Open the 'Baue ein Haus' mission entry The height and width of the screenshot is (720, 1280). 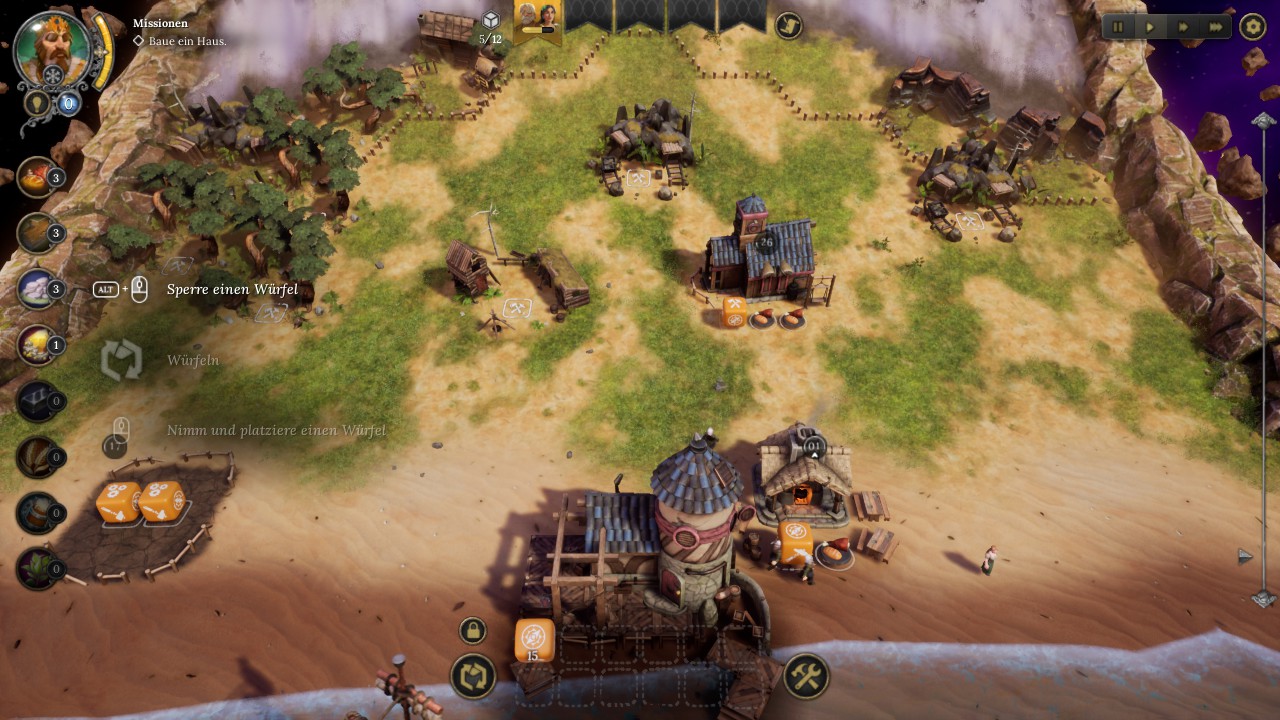[x=181, y=41]
